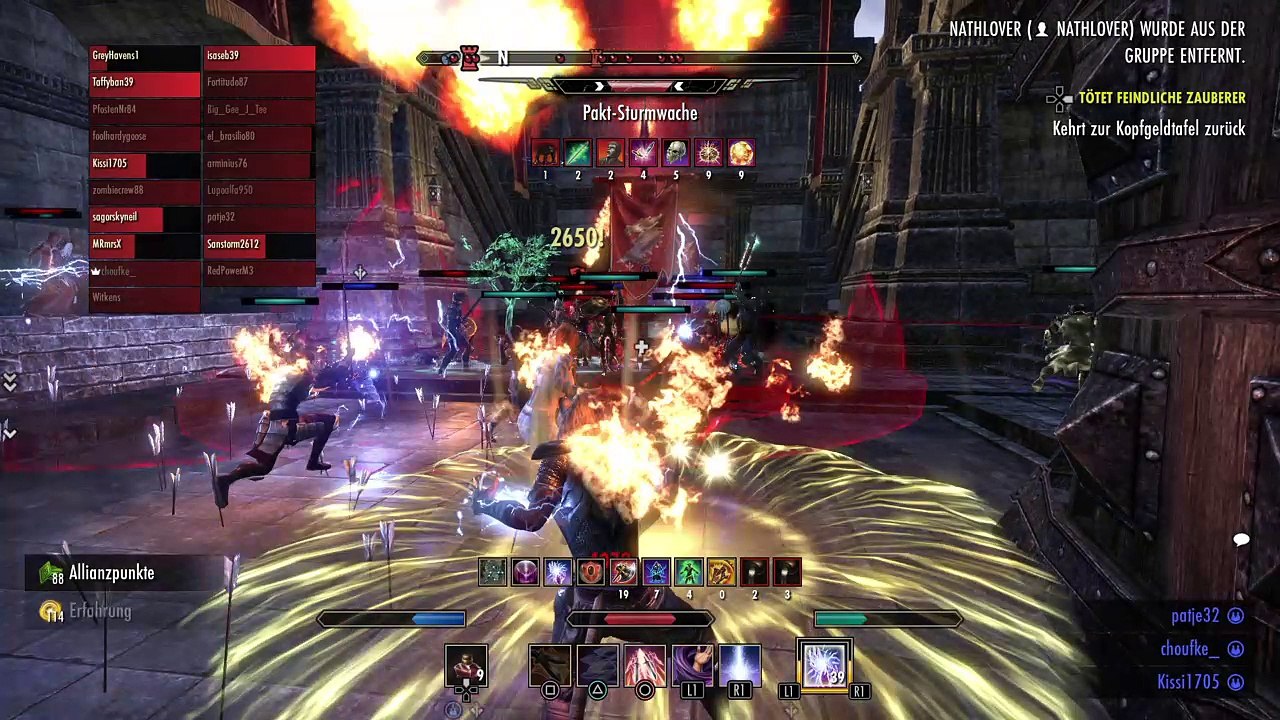
Task: Inspect the green streak target effect
Action: coord(578,153)
